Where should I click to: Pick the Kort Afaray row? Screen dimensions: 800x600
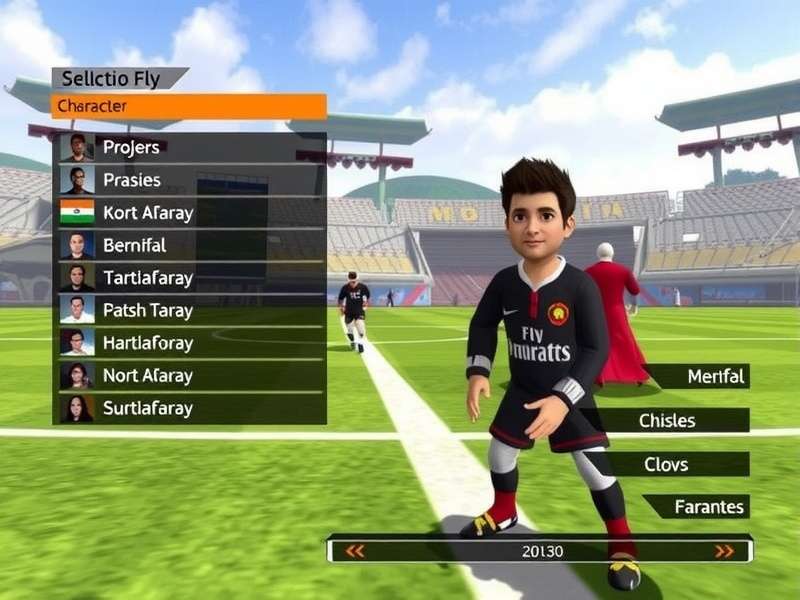point(190,213)
